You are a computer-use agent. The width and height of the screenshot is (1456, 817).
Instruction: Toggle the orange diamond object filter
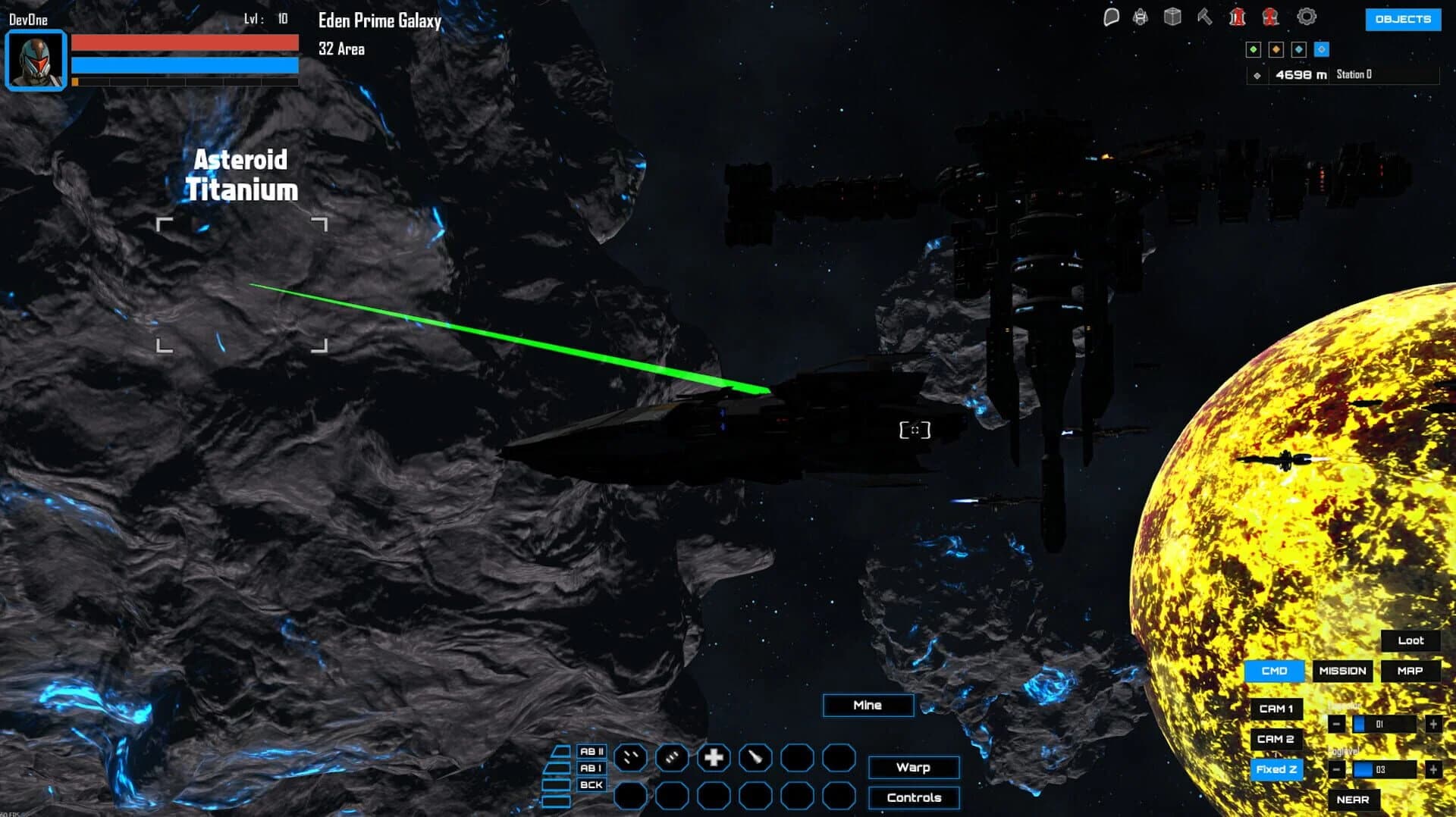1276,49
